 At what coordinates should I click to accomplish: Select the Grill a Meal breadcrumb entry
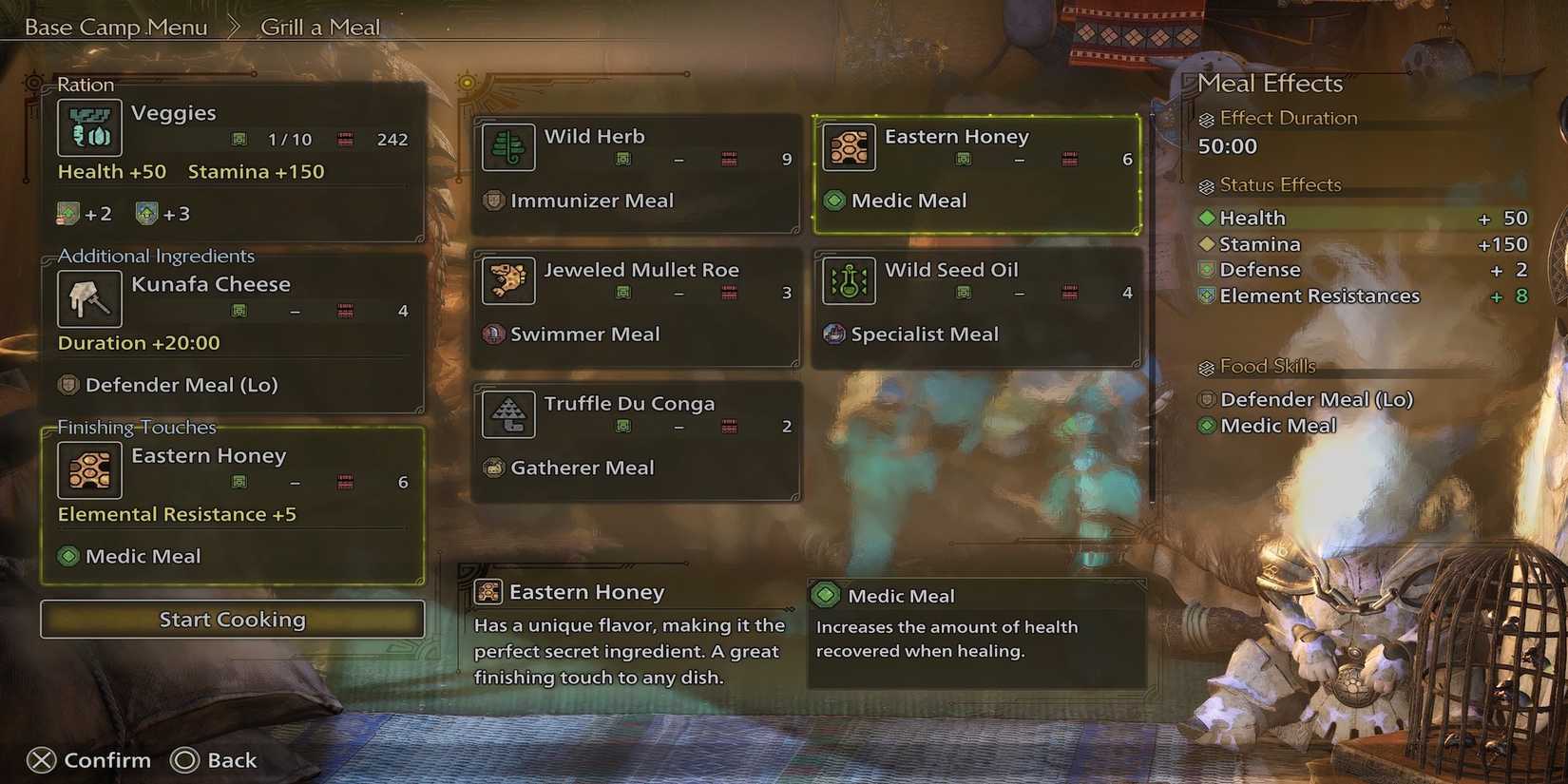[x=320, y=27]
